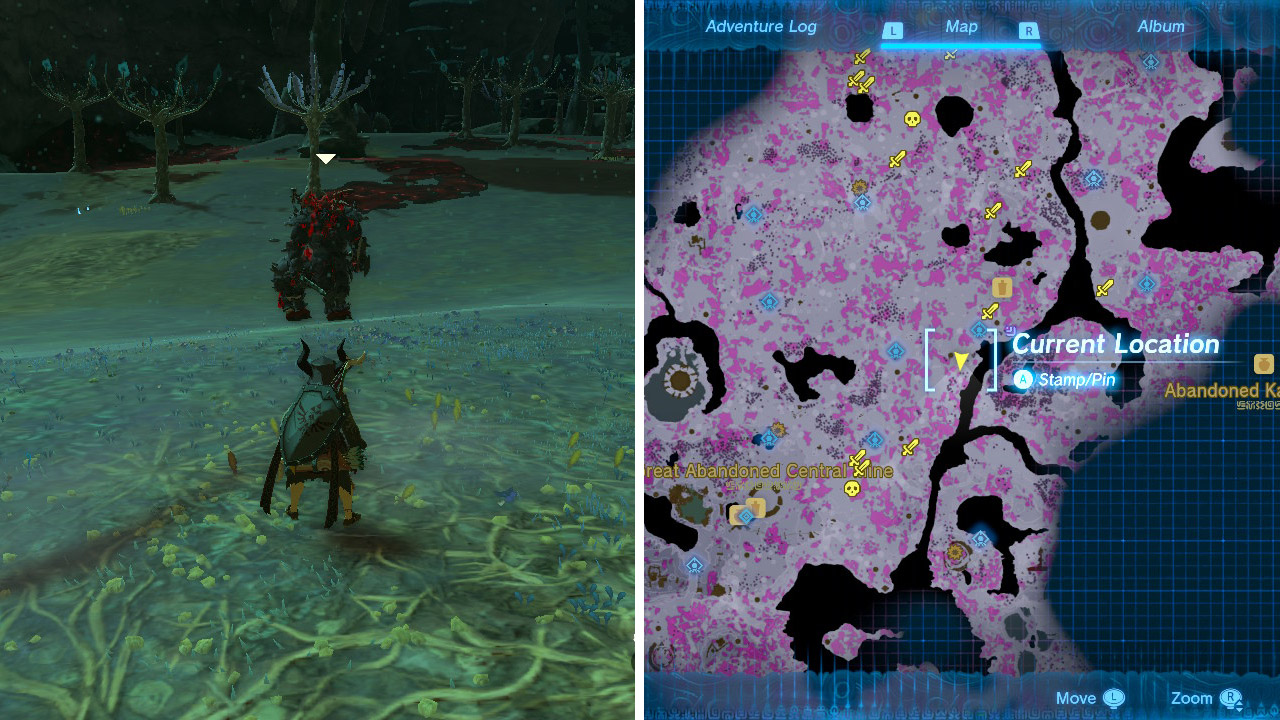Image resolution: width=1280 pixels, height=720 pixels.
Task: Click the Zoom control in the bottom bar
Action: [x=1203, y=699]
